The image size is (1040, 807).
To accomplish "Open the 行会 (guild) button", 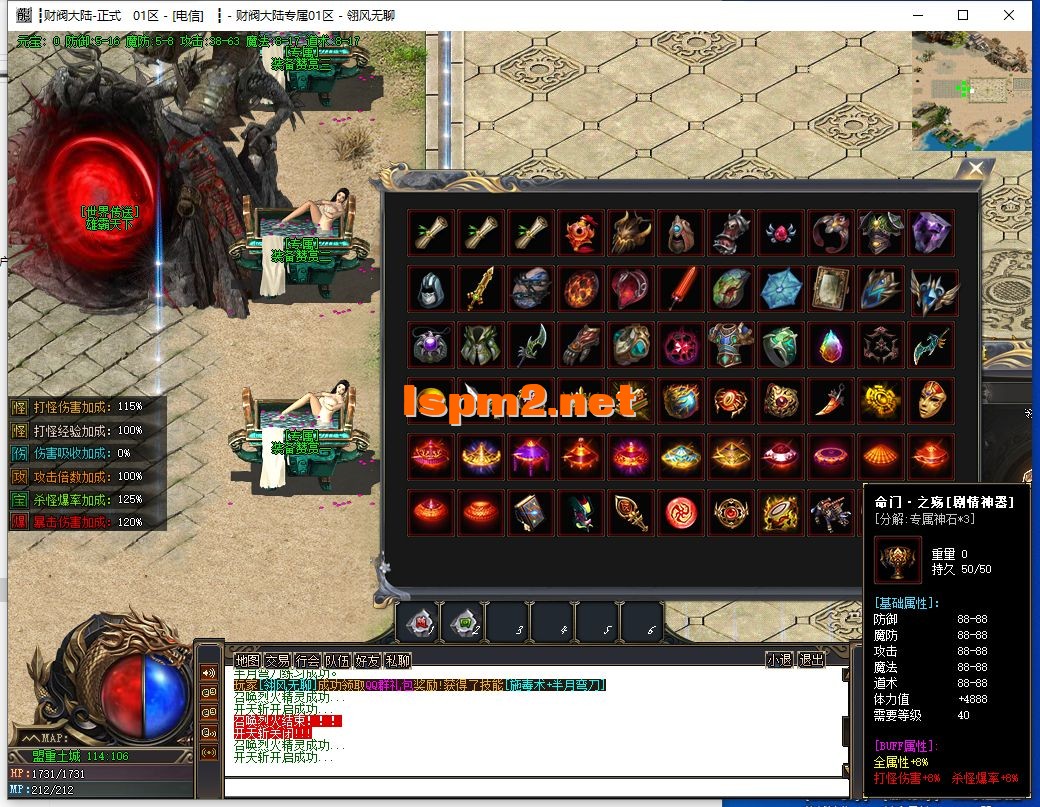I will [307, 660].
